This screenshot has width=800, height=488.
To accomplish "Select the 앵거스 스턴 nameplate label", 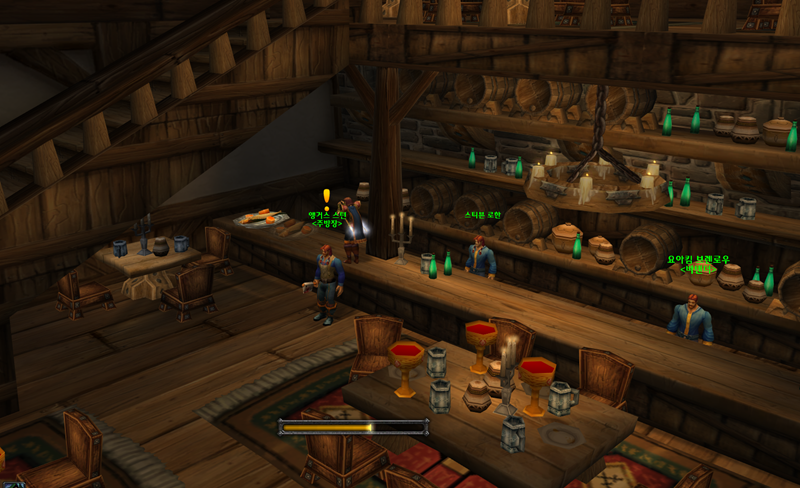I will point(328,214).
